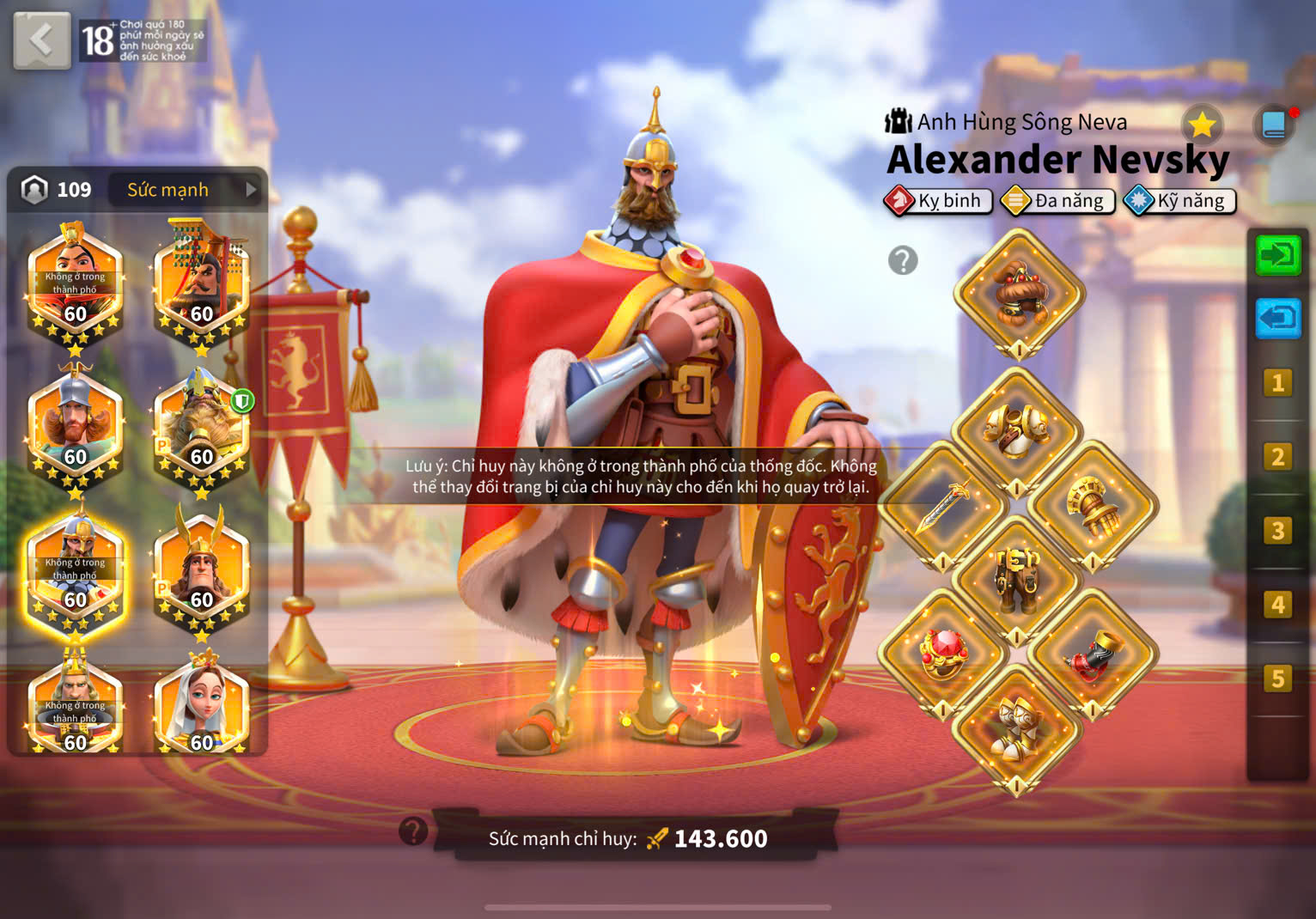Toggle the gold star favorite button

[1202, 125]
